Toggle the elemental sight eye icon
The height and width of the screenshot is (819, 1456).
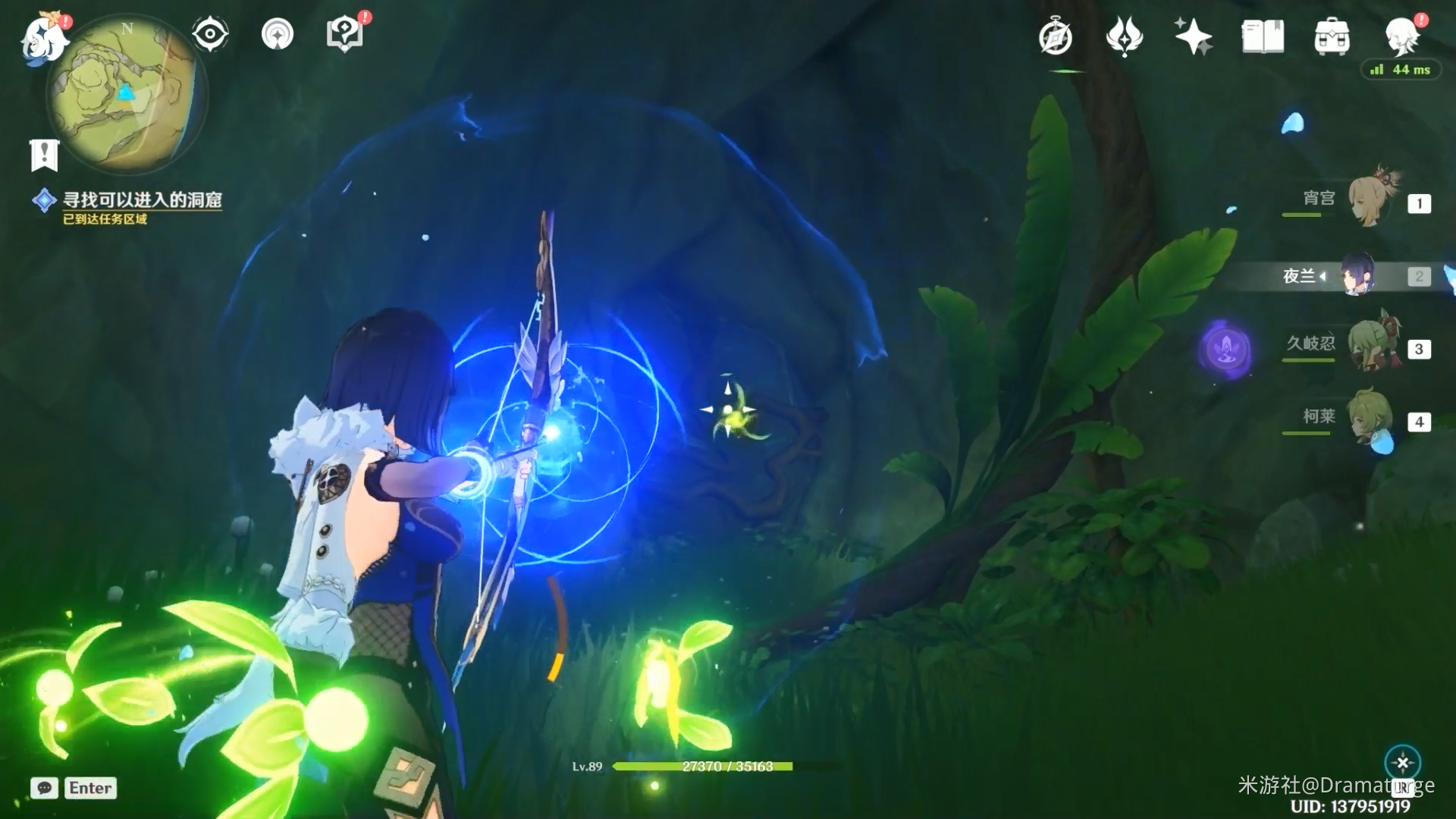[209, 34]
